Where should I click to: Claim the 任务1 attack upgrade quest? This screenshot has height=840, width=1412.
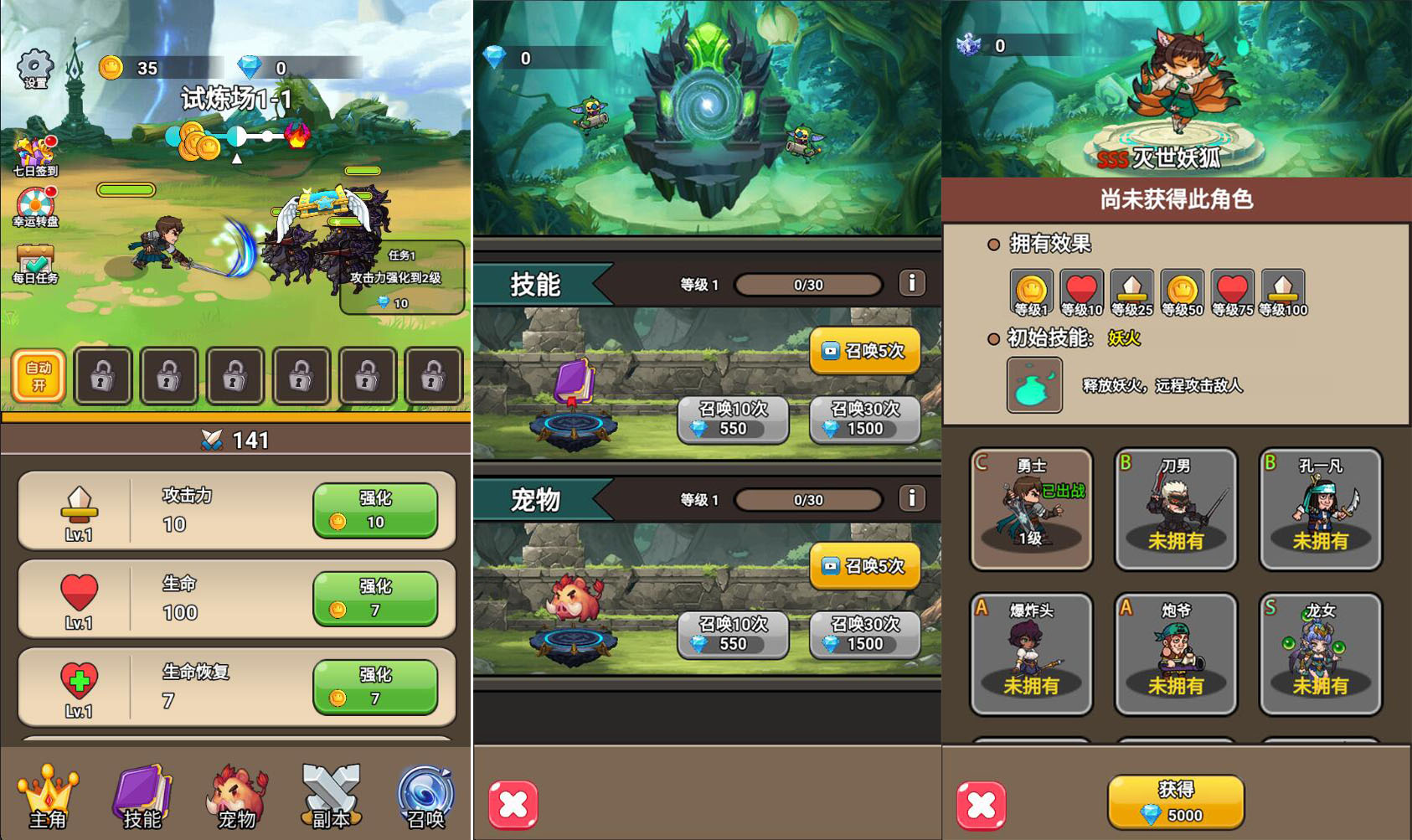pos(402,278)
